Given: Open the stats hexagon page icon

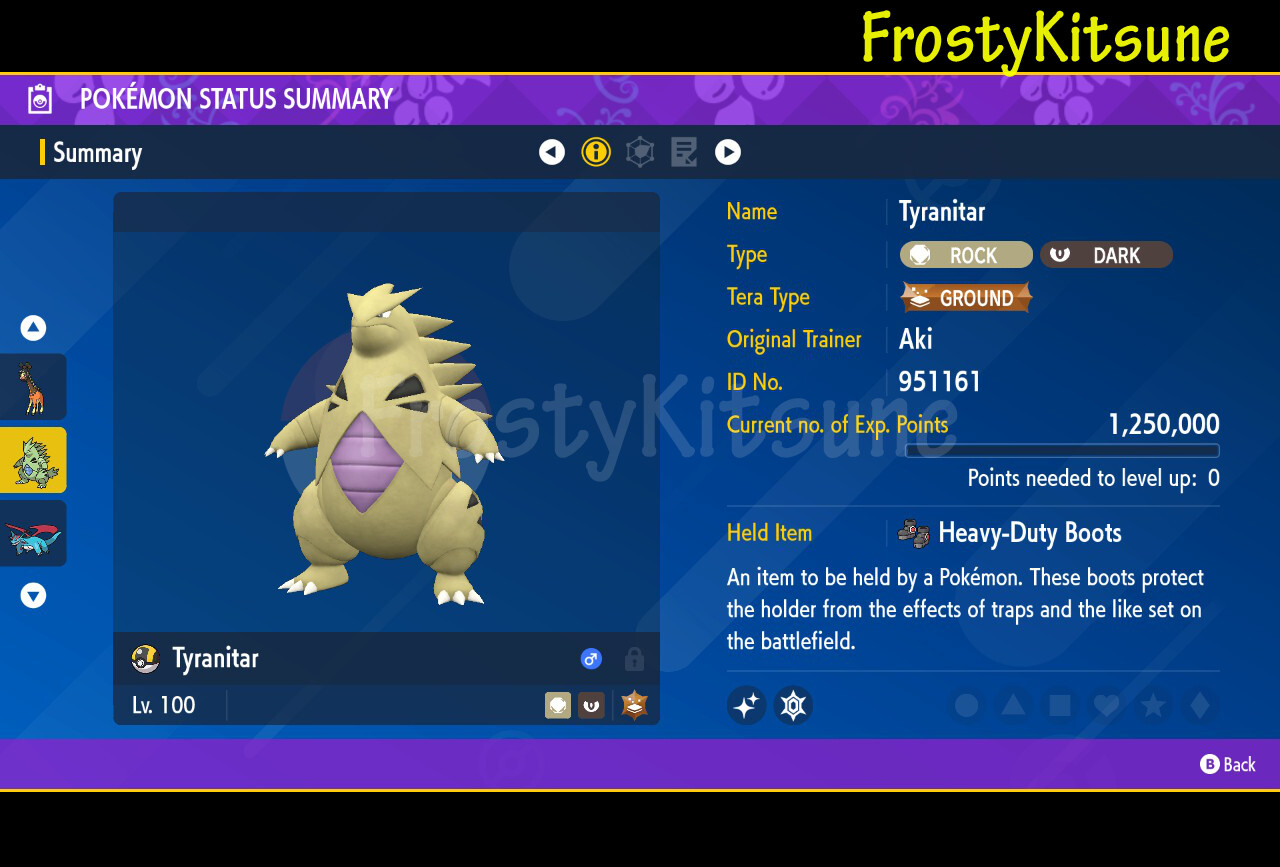Looking at the screenshot, I should pyautogui.click(x=640, y=152).
